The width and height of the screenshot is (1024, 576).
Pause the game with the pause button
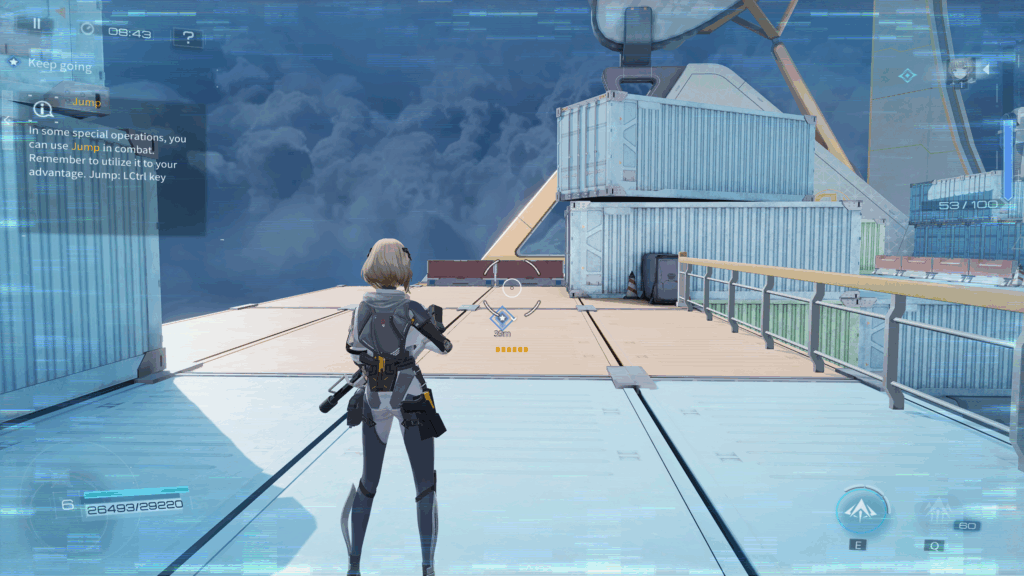click(x=36, y=23)
